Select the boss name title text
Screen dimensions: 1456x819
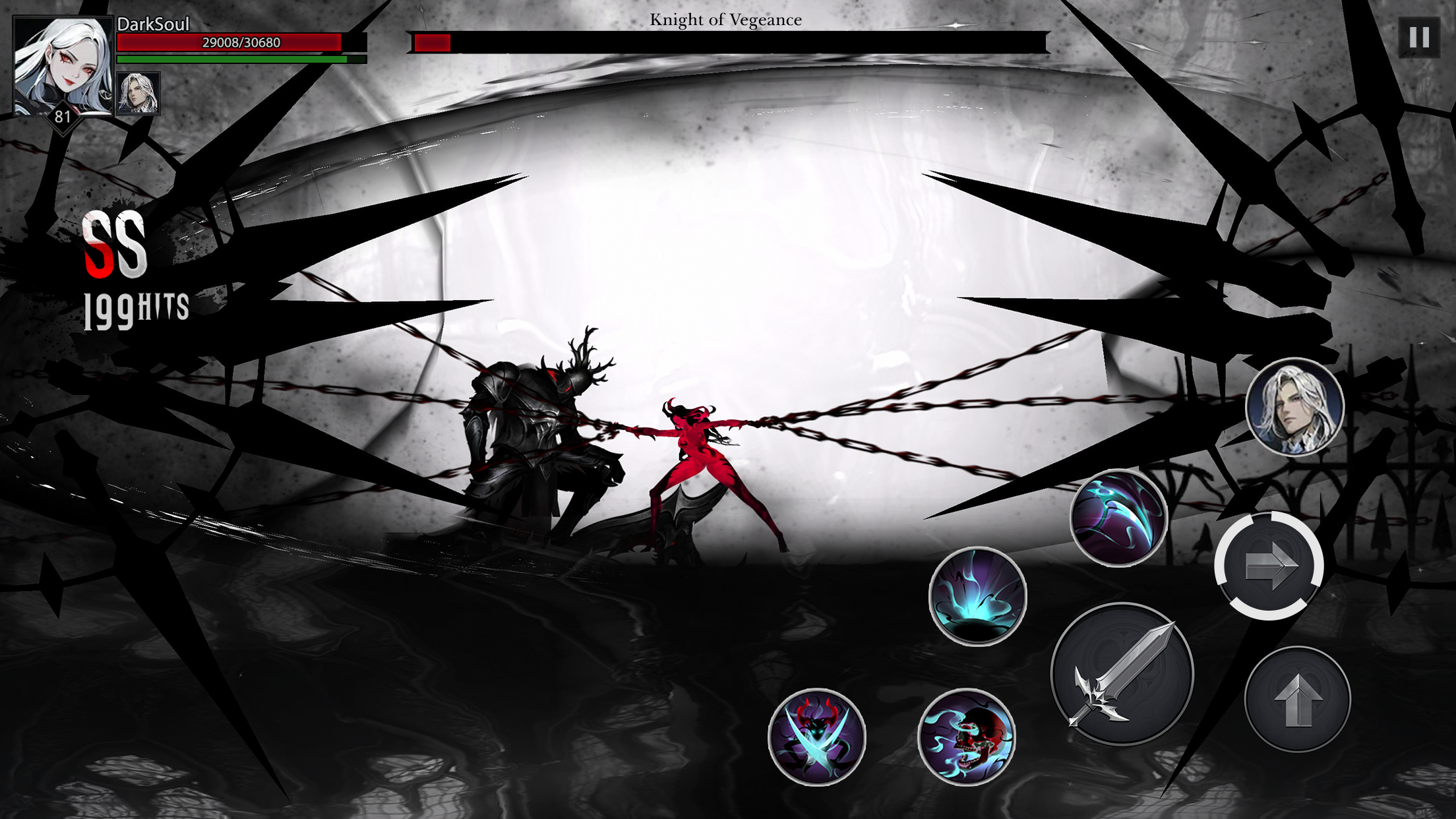tap(726, 20)
